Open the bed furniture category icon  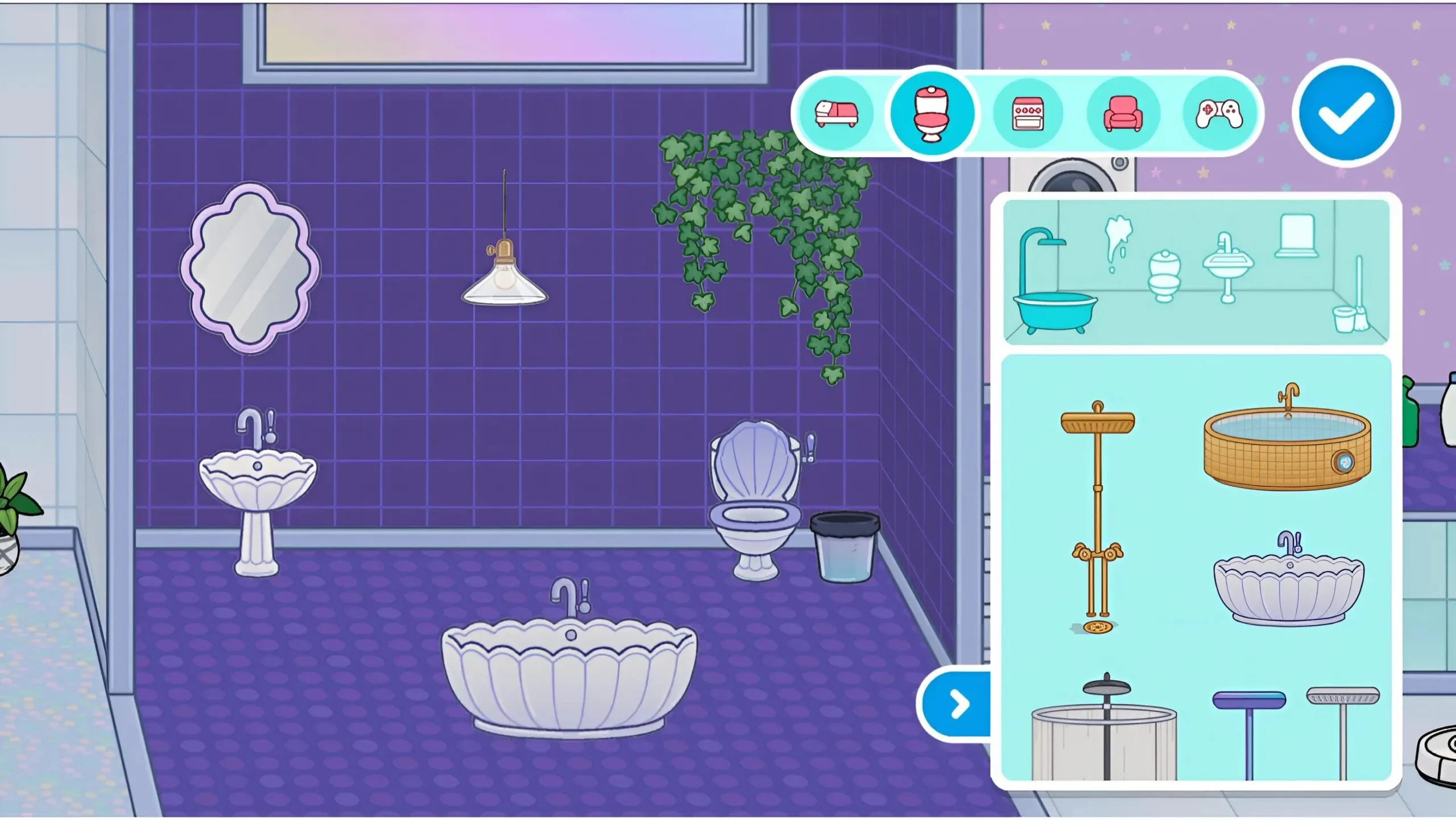[835, 114]
